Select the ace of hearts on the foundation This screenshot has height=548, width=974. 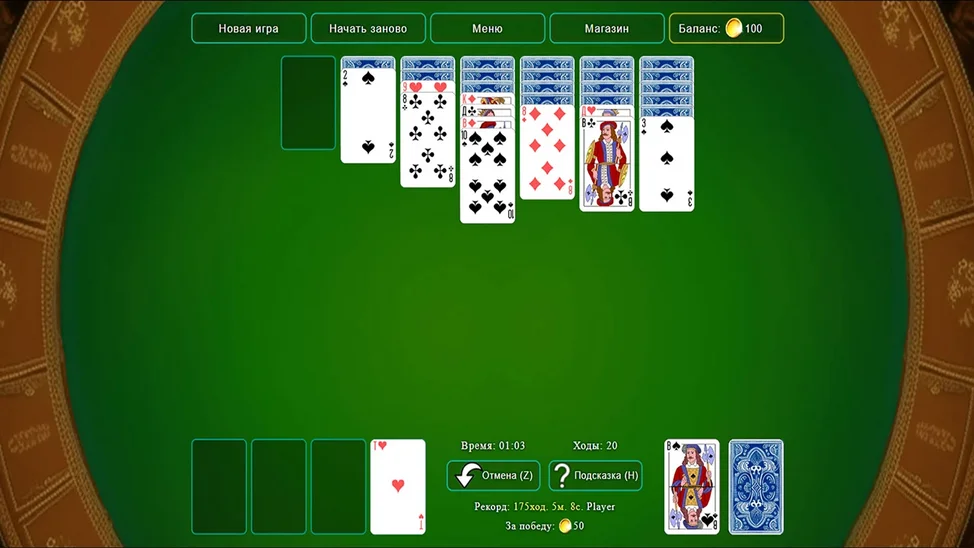click(398, 486)
